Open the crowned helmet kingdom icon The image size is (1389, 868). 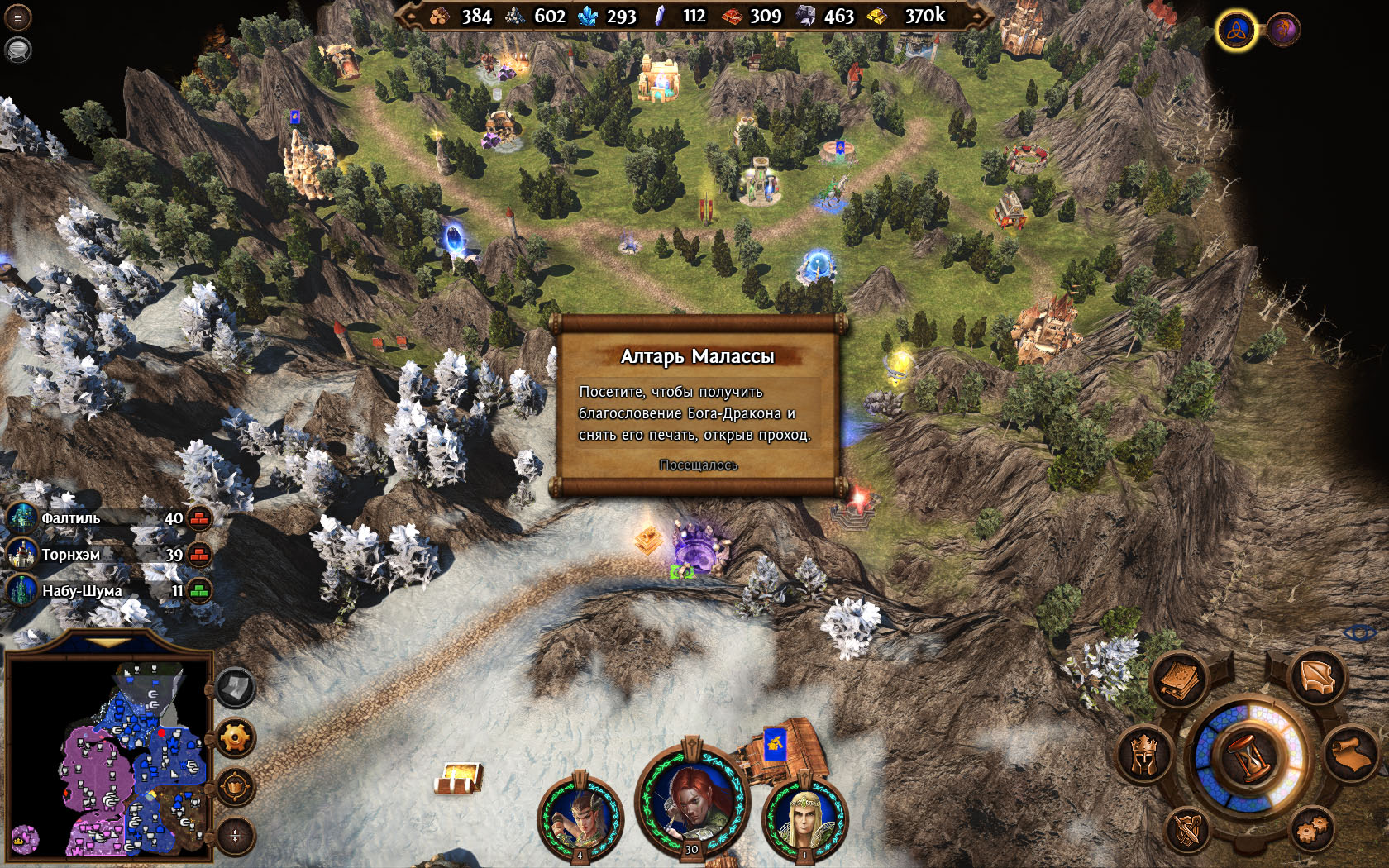coord(1143,754)
